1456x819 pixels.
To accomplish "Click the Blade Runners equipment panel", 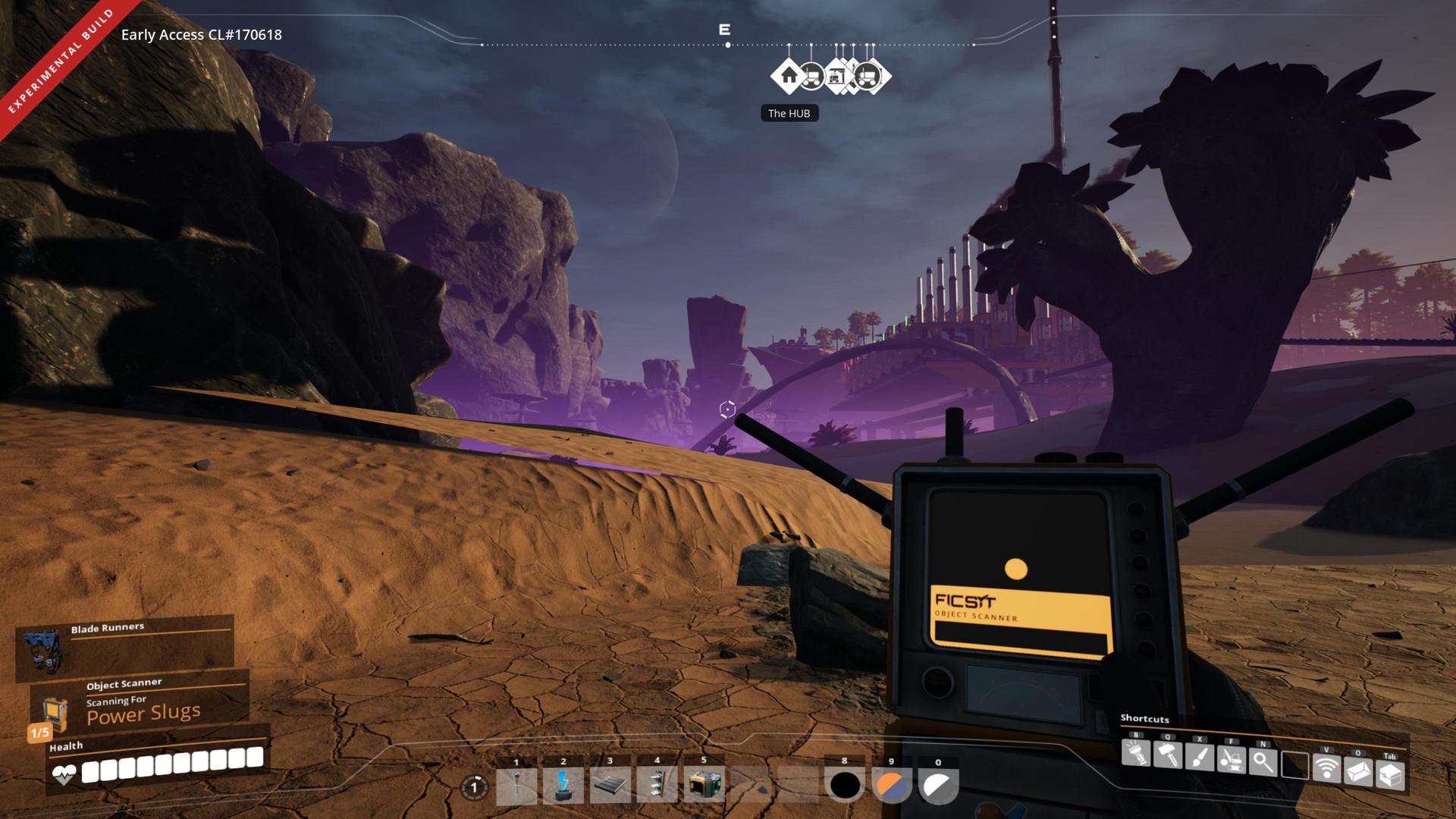I will point(125,647).
